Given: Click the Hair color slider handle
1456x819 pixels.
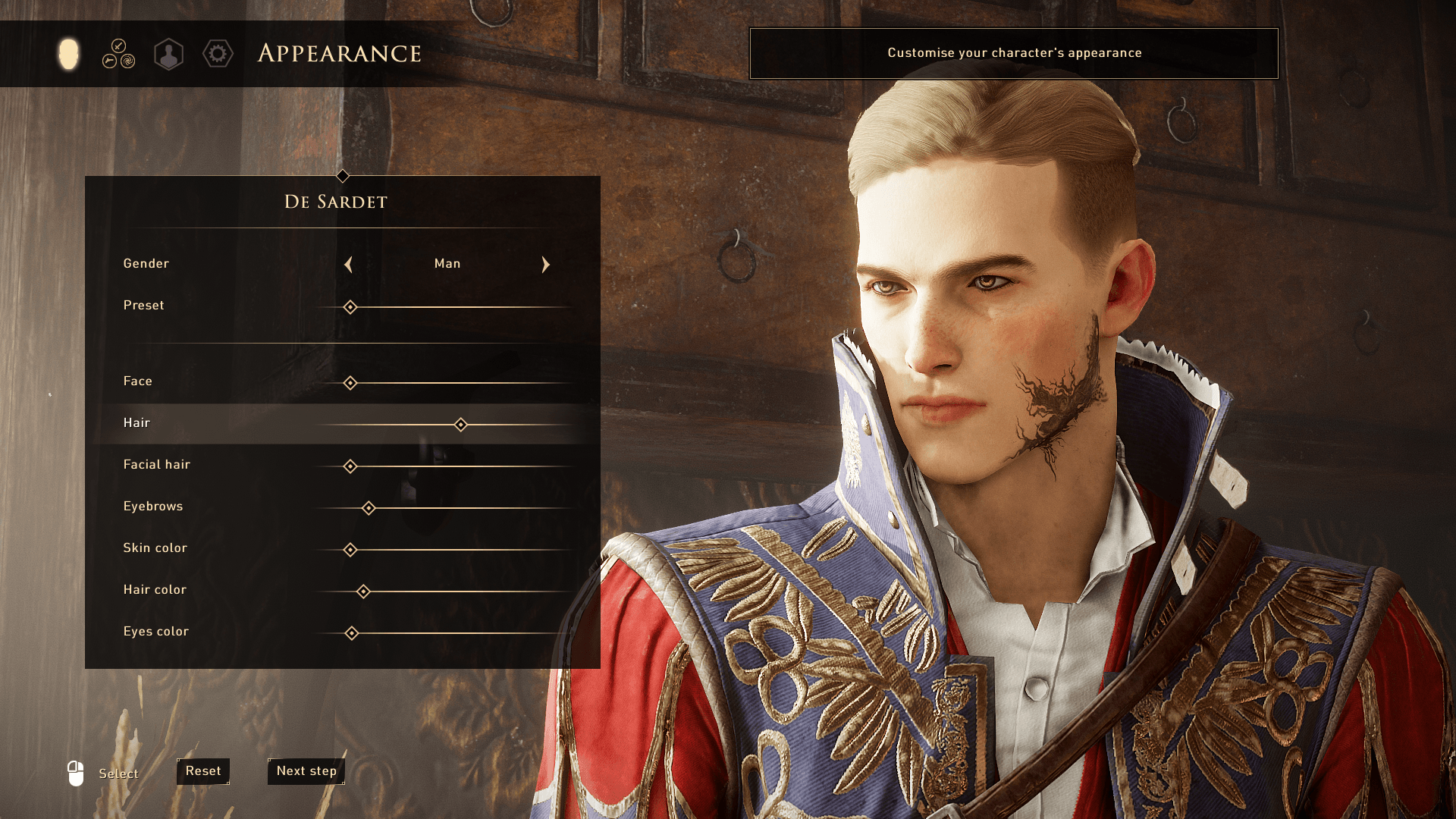Looking at the screenshot, I should point(363,591).
